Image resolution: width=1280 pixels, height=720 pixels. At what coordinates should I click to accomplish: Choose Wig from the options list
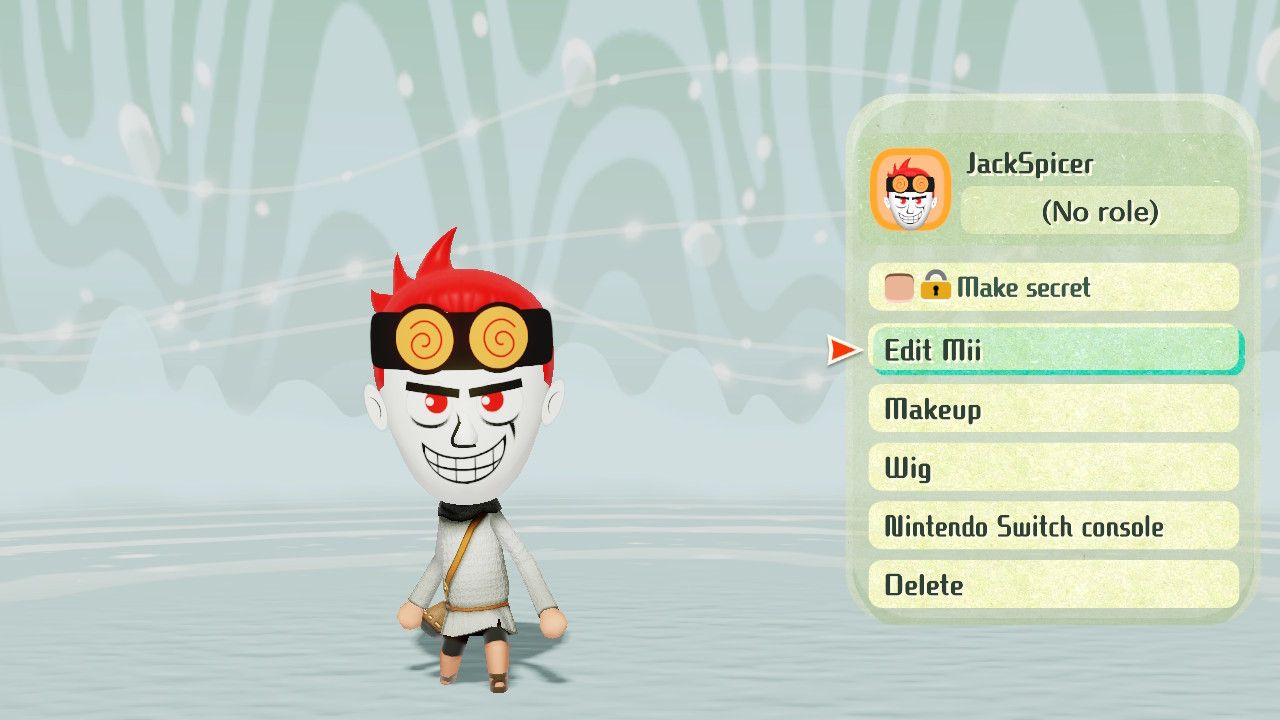pyautogui.click(x=1054, y=468)
